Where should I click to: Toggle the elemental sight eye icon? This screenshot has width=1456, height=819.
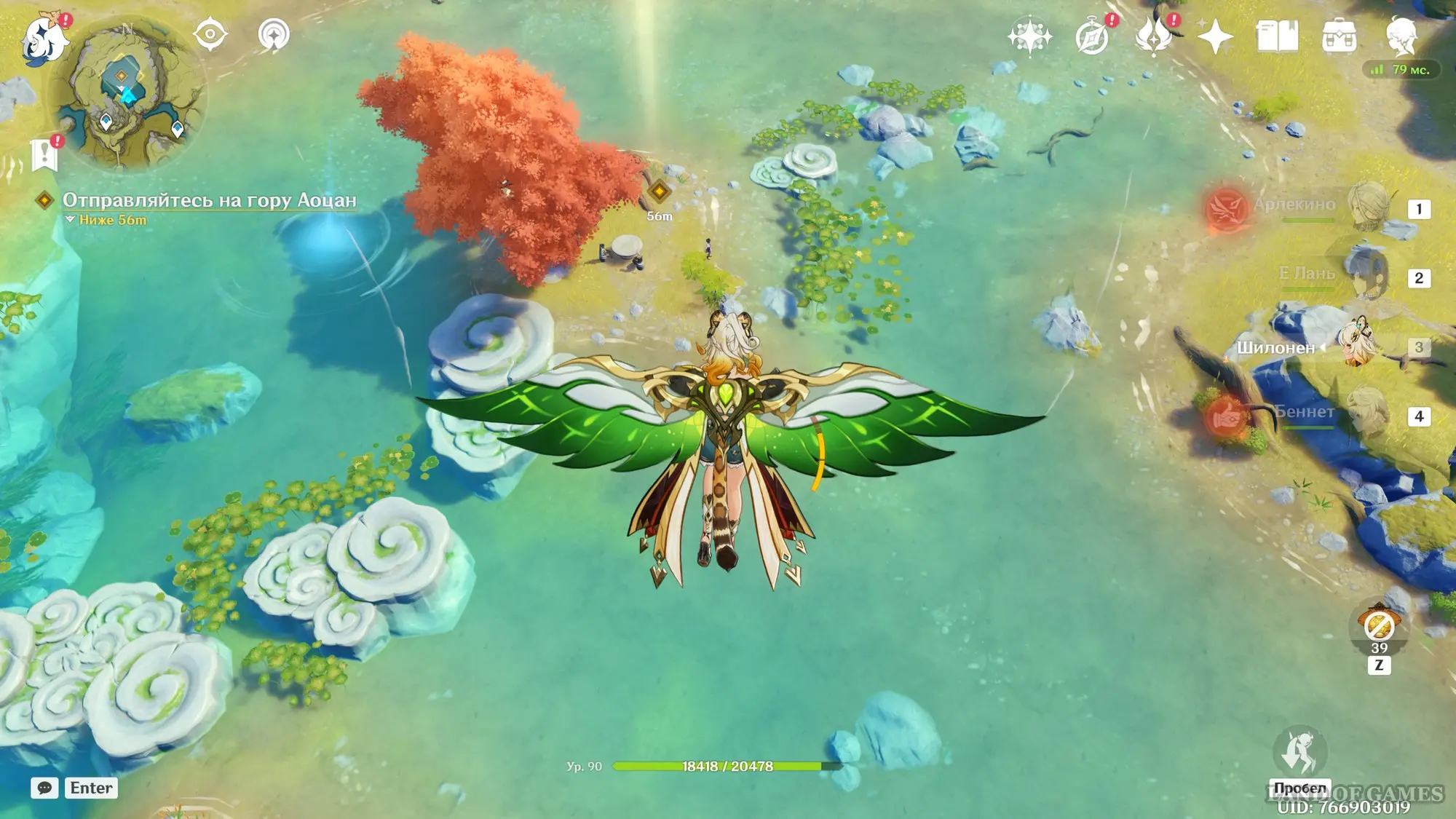(x=210, y=35)
